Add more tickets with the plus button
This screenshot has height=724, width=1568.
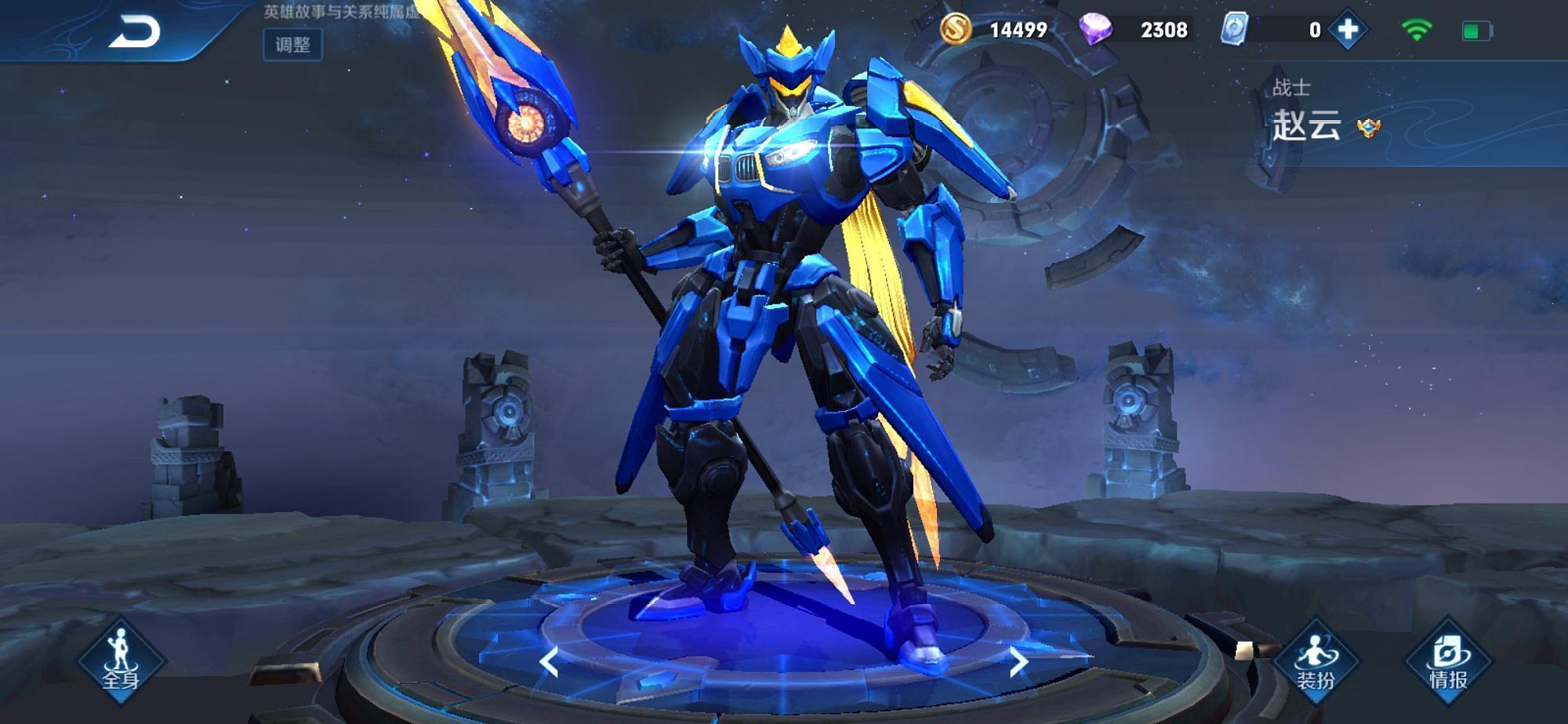tap(1348, 30)
